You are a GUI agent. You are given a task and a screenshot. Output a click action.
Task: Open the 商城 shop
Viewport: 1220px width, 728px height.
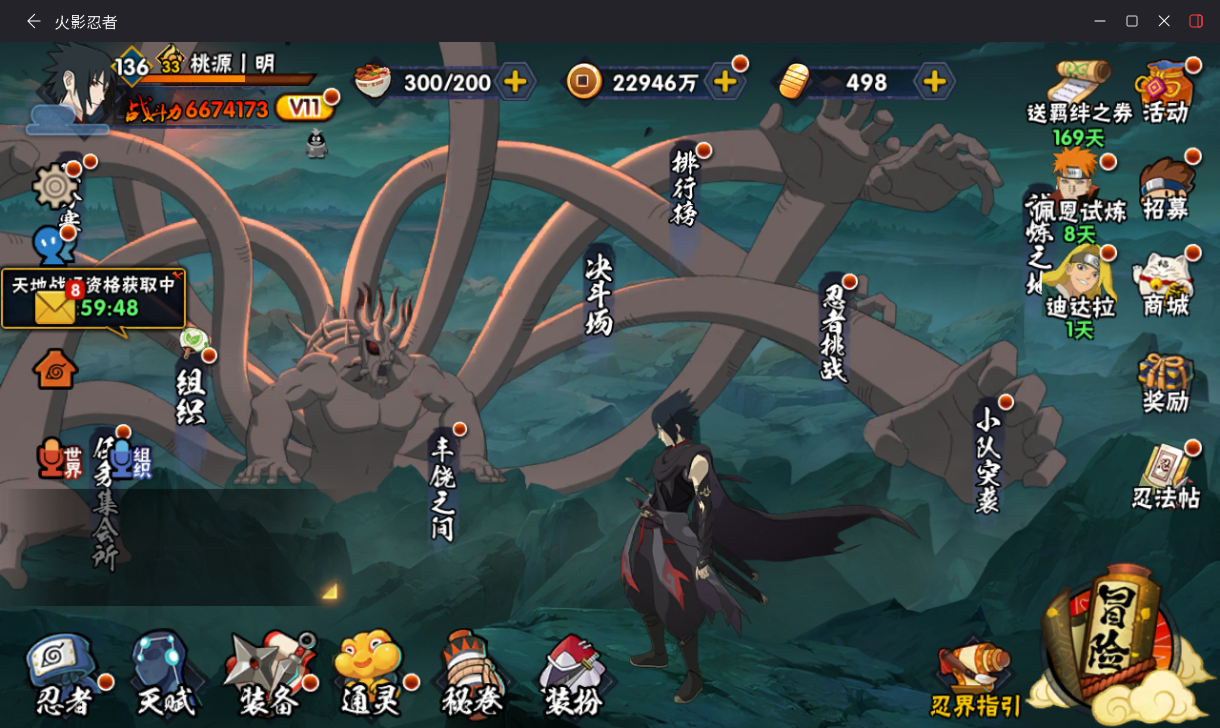click(x=1166, y=285)
